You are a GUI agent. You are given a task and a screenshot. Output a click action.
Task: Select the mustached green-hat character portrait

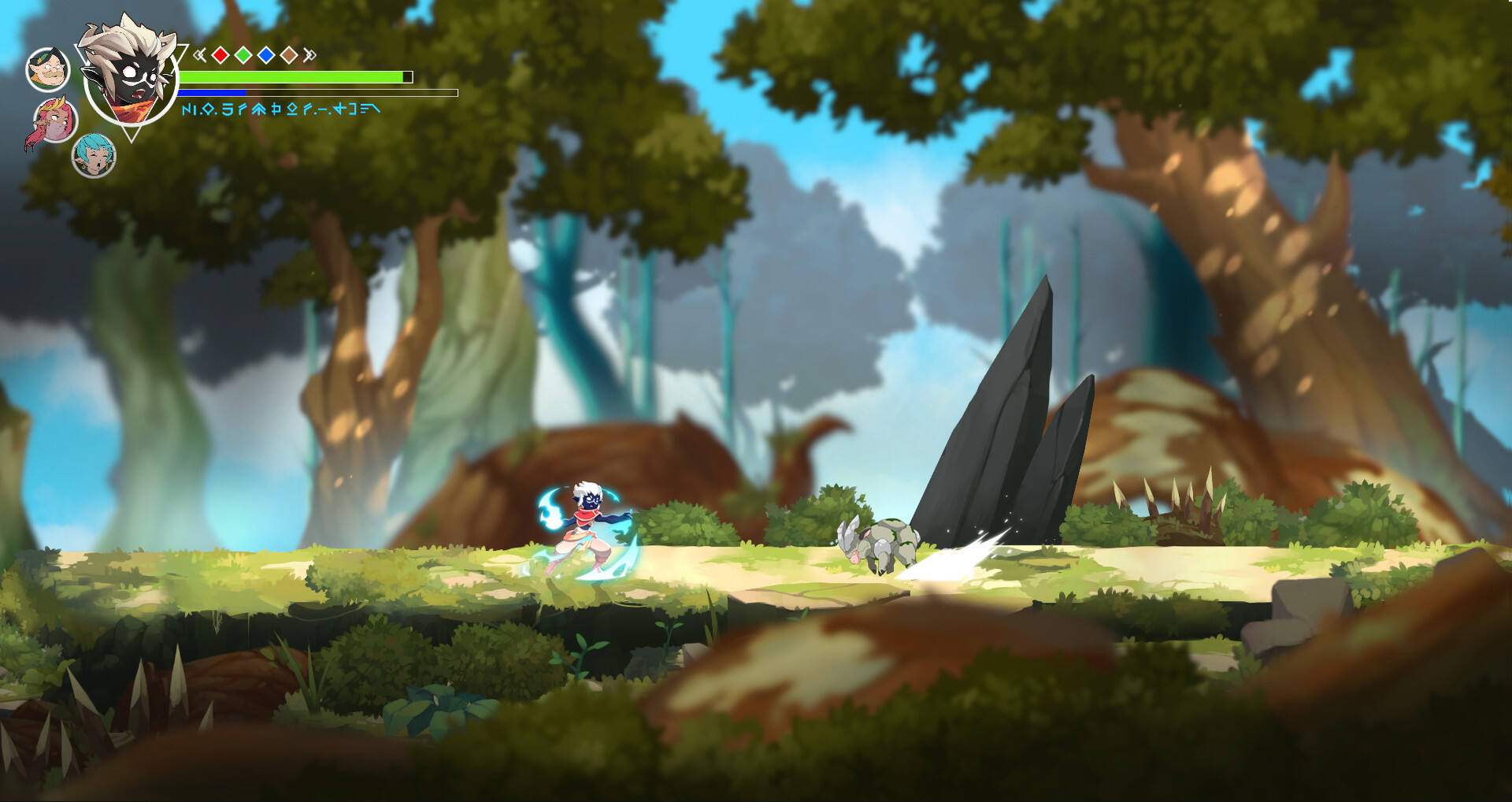point(48,69)
